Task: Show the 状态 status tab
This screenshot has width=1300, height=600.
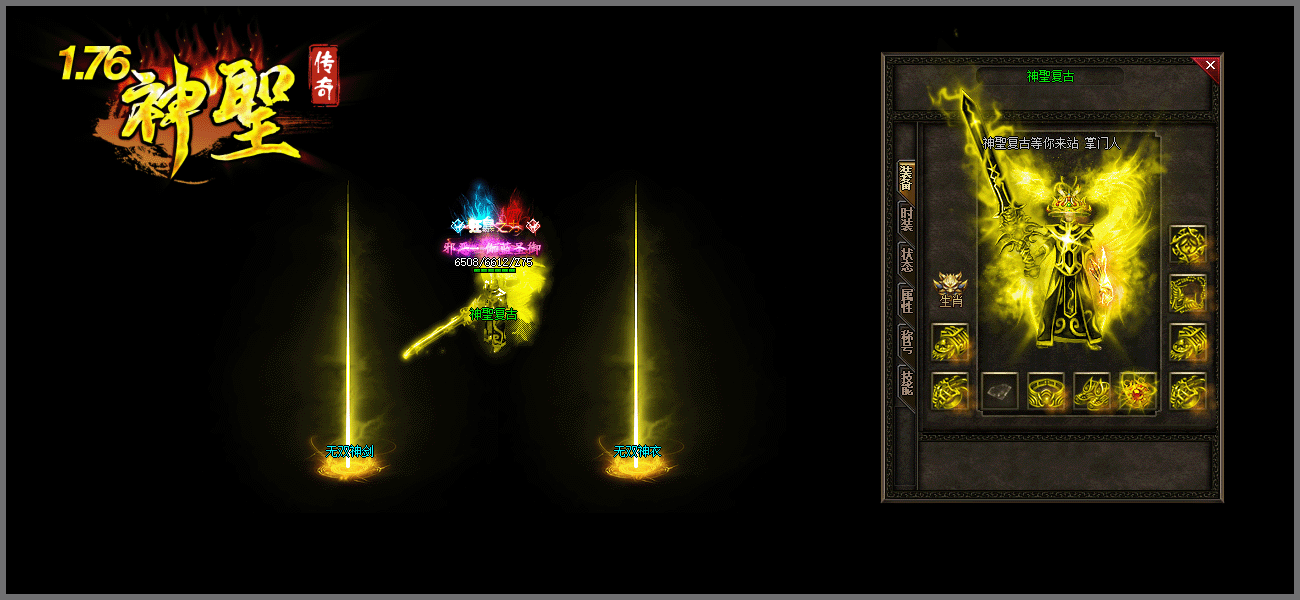Action: pyautogui.click(x=906, y=258)
